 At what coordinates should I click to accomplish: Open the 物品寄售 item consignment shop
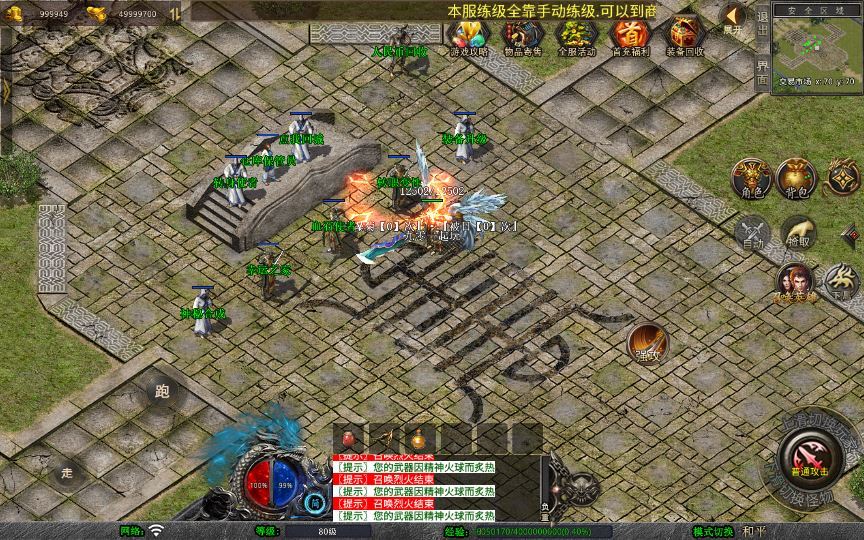point(521,38)
